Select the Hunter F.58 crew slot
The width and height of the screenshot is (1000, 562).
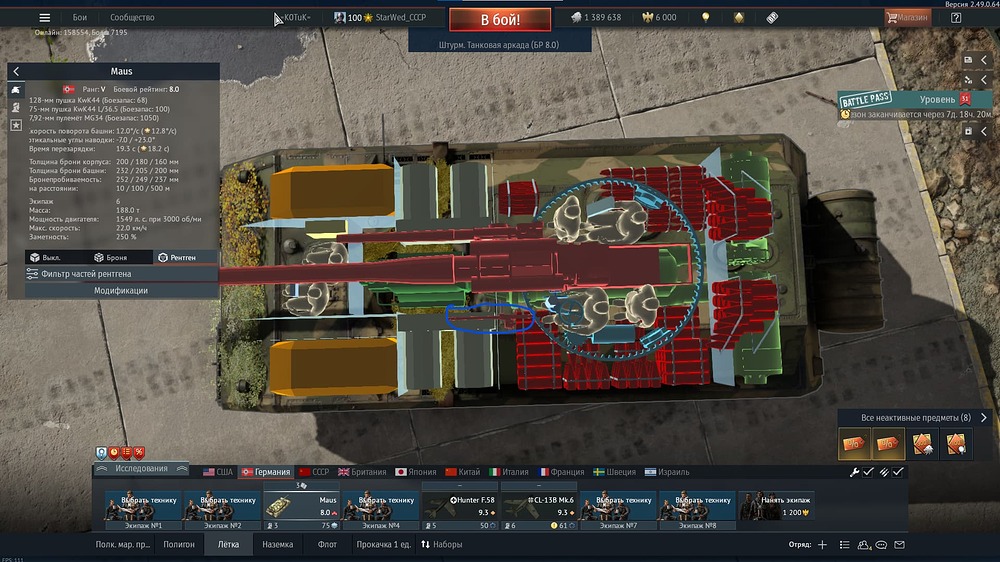click(x=459, y=506)
